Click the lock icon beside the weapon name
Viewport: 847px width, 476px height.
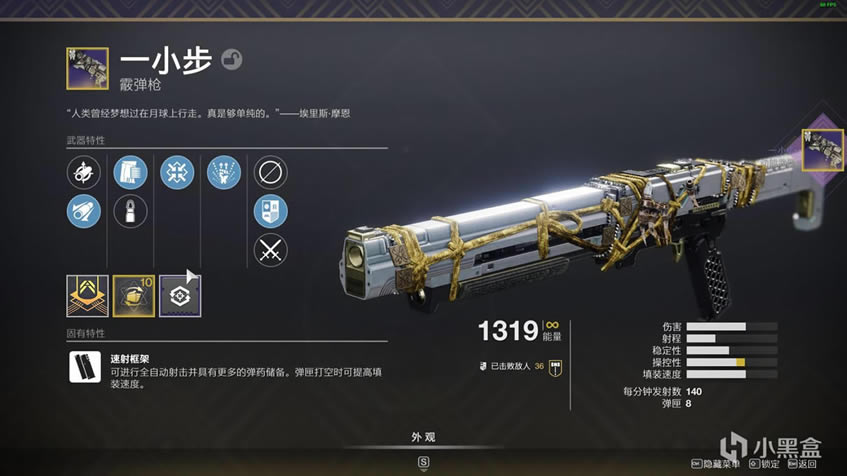point(229,59)
